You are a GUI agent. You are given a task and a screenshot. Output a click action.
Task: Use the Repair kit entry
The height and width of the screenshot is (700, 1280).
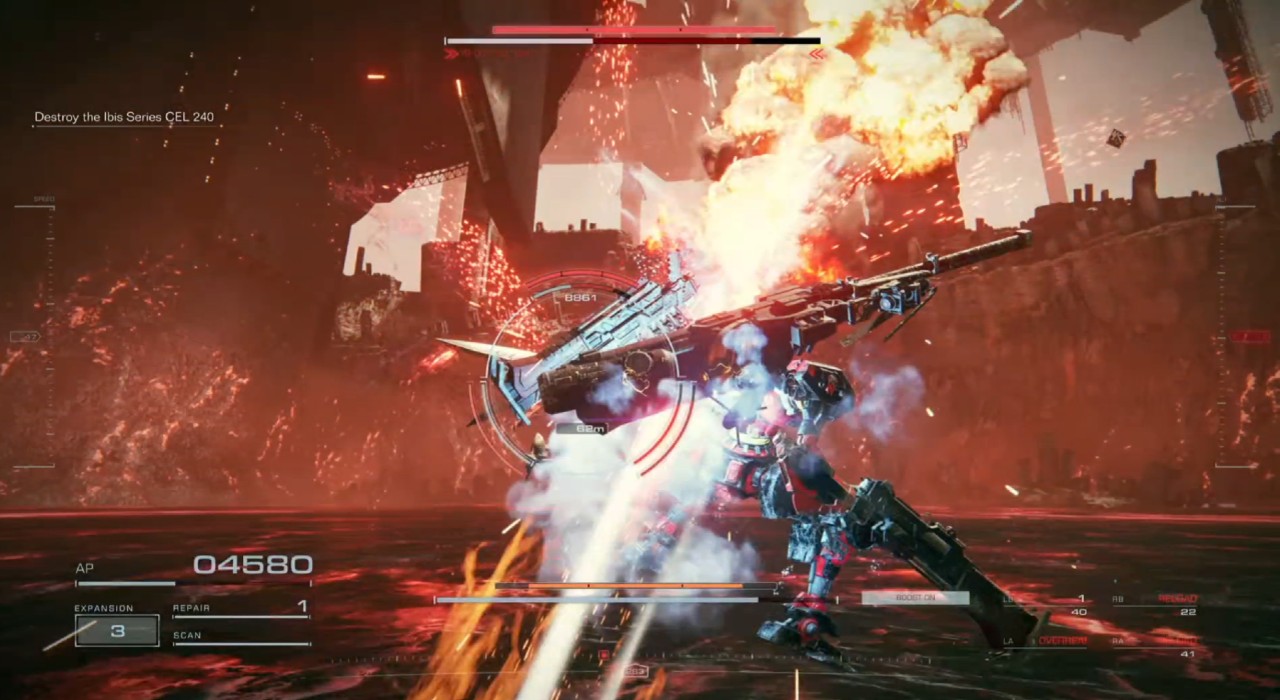[x=240, y=608]
